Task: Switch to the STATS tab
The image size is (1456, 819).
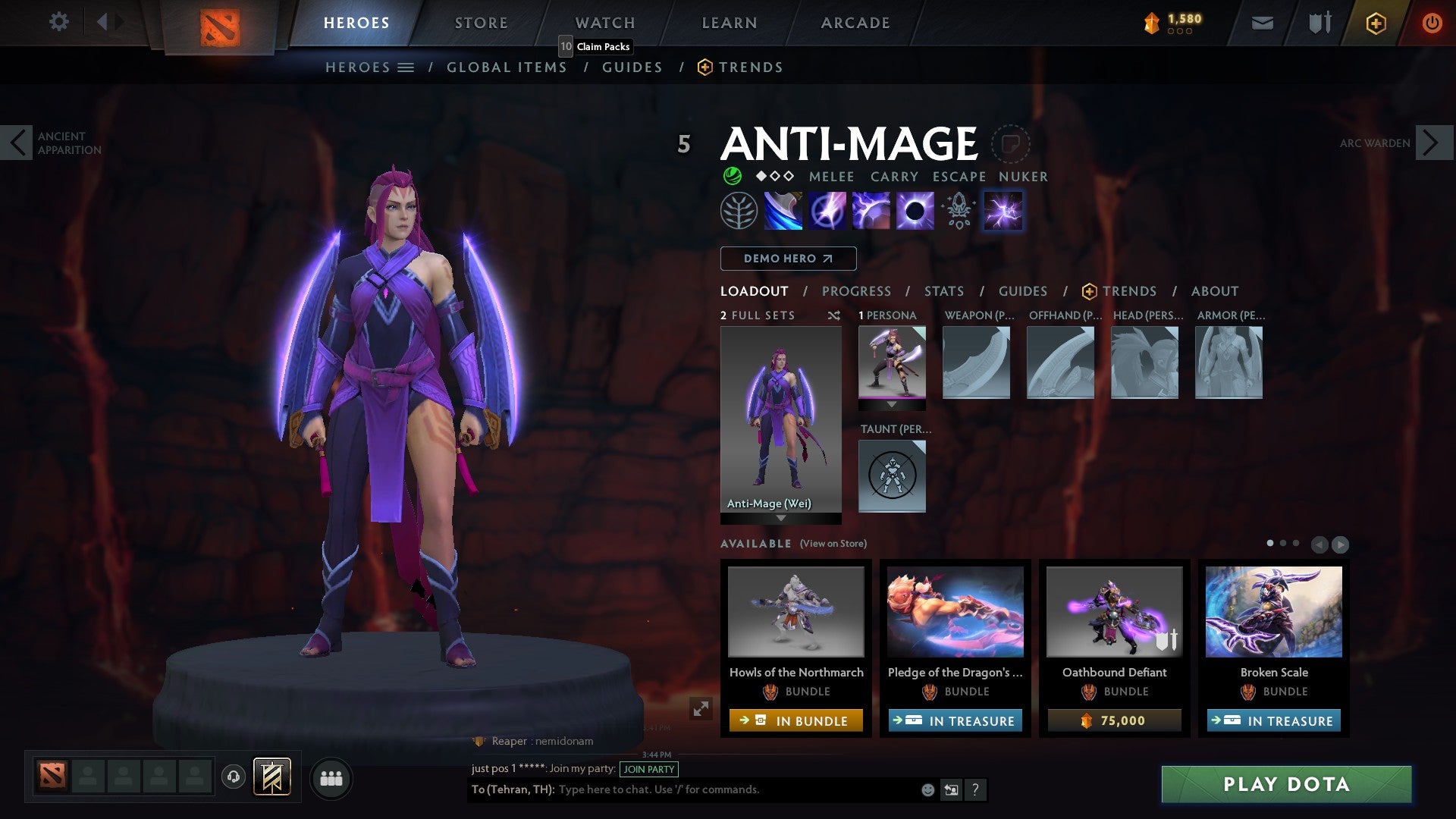Action: [944, 291]
